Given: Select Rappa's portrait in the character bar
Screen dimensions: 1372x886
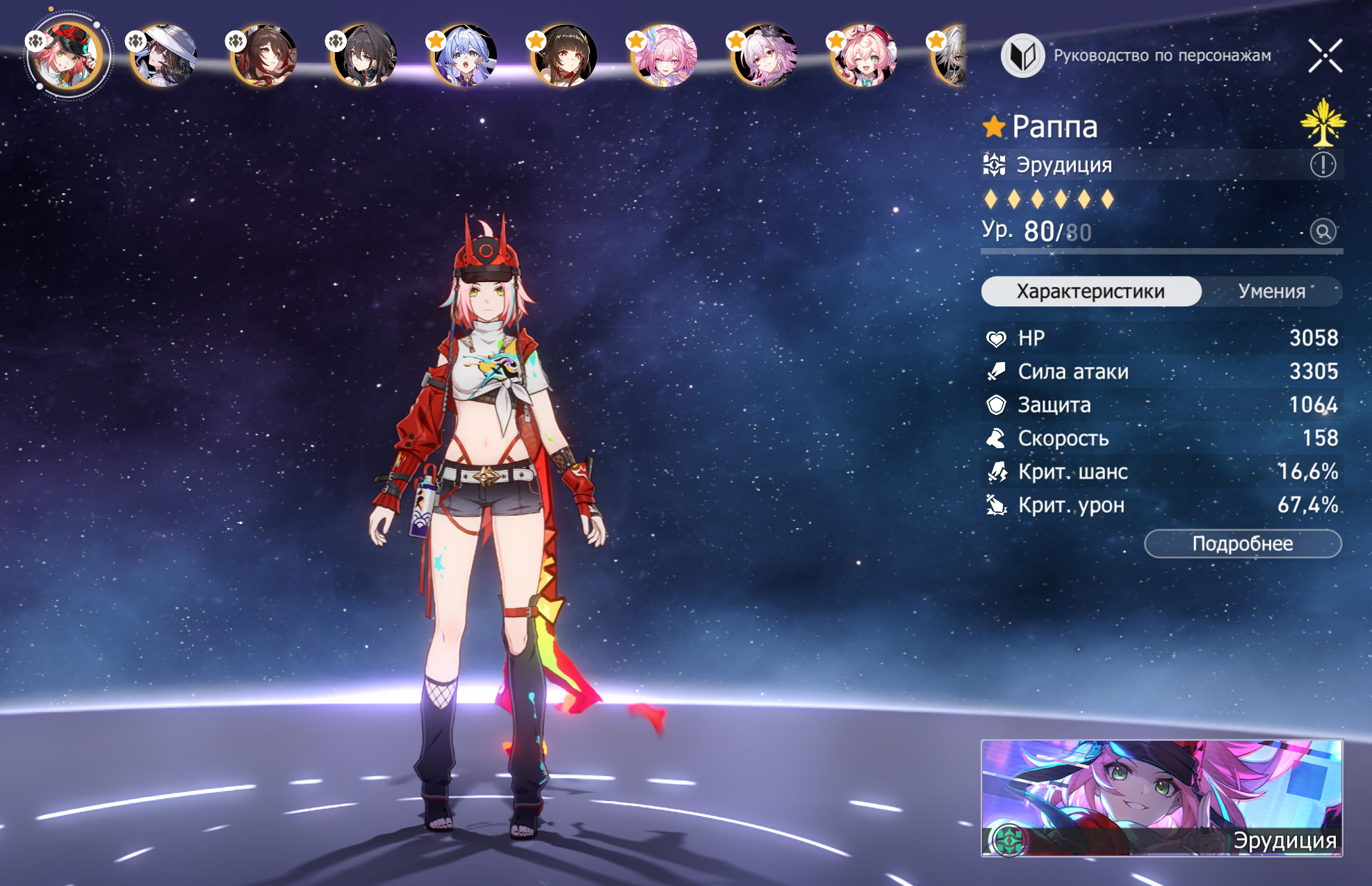Looking at the screenshot, I should pyautogui.click(x=67, y=56).
